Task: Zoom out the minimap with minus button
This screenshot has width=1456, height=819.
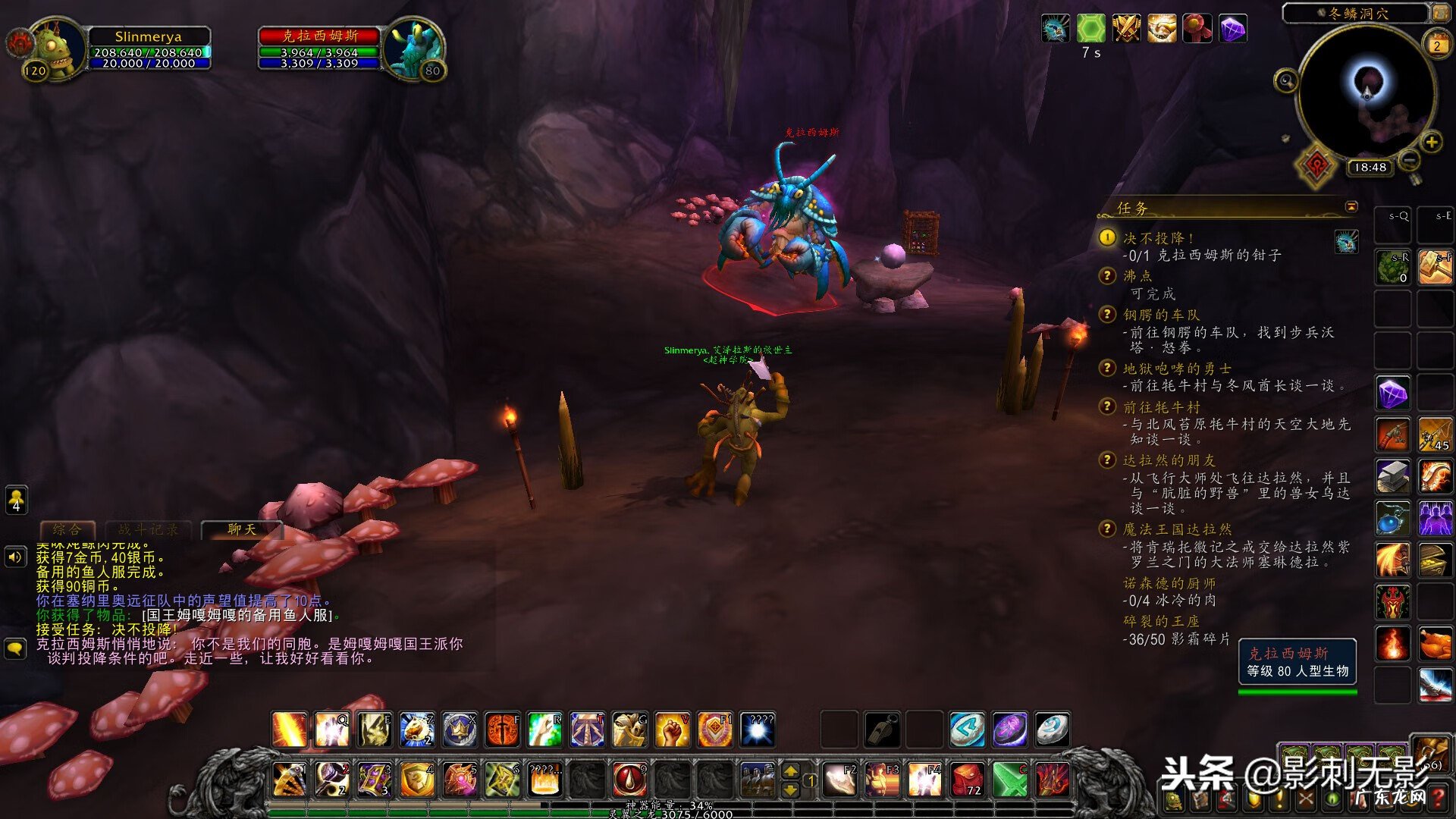Action: (x=1409, y=160)
